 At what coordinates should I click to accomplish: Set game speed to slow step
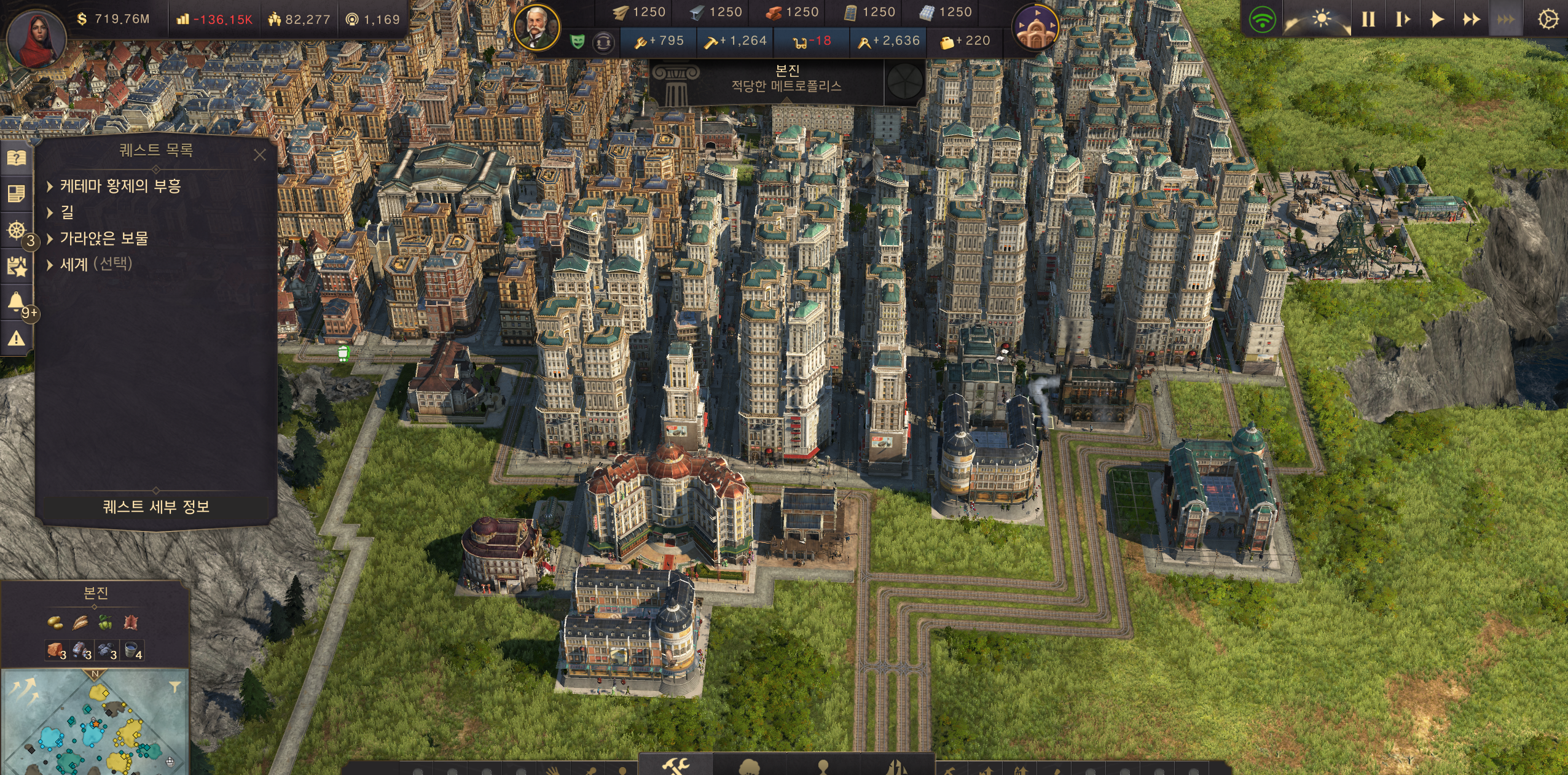point(1402,20)
